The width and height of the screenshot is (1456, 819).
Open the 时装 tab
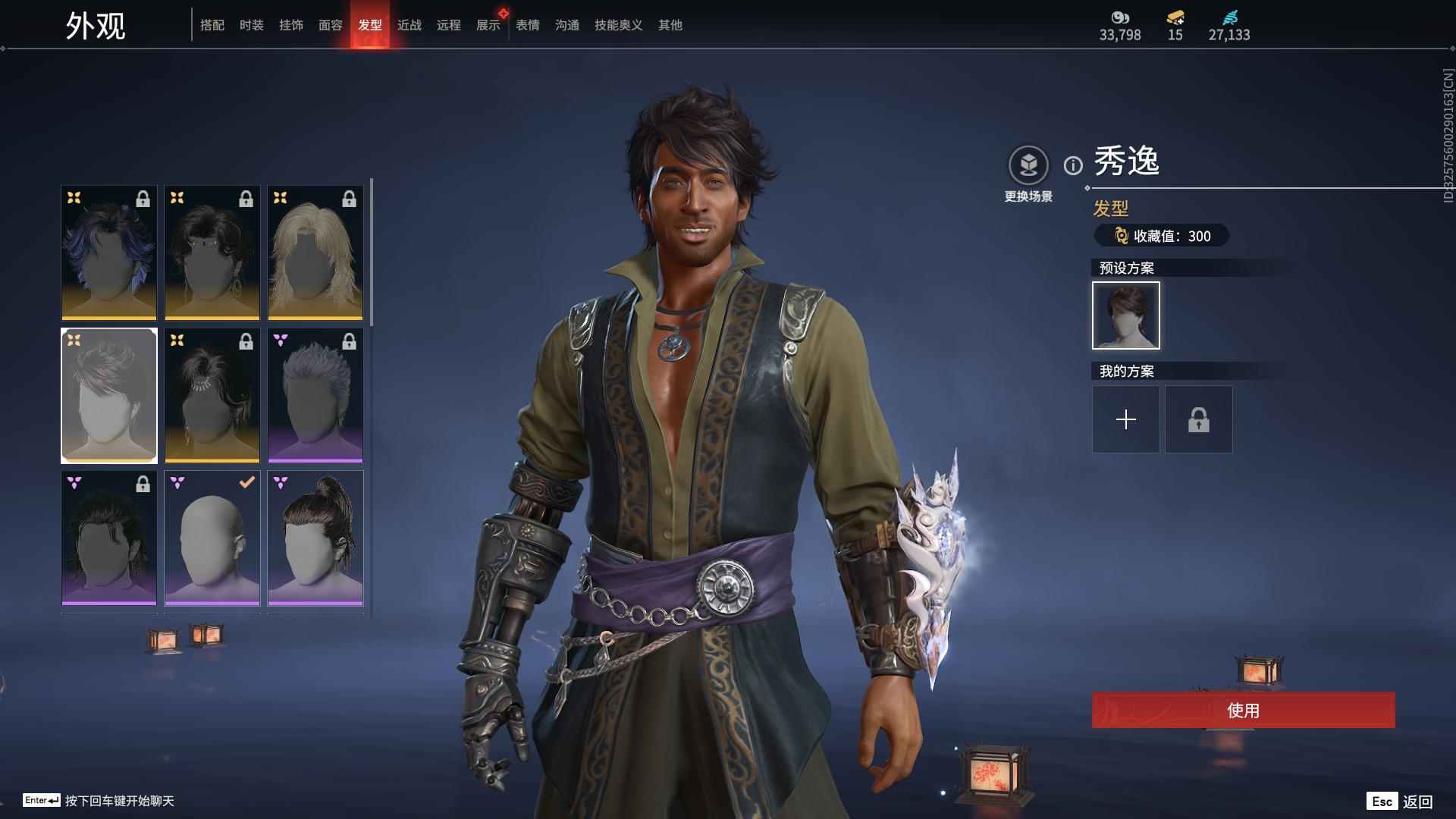pyautogui.click(x=252, y=25)
